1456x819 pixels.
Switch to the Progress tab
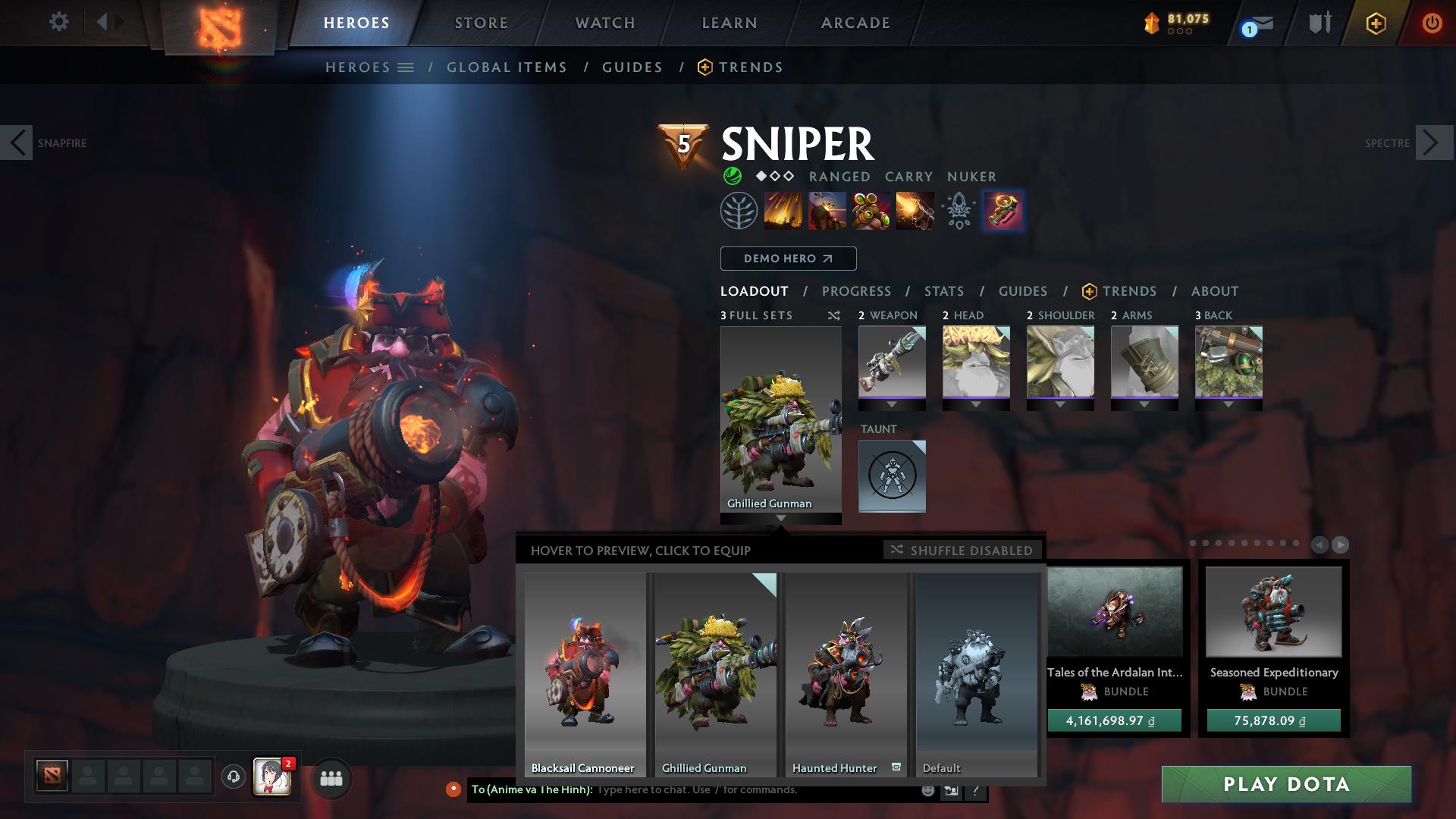click(x=857, y=290)
